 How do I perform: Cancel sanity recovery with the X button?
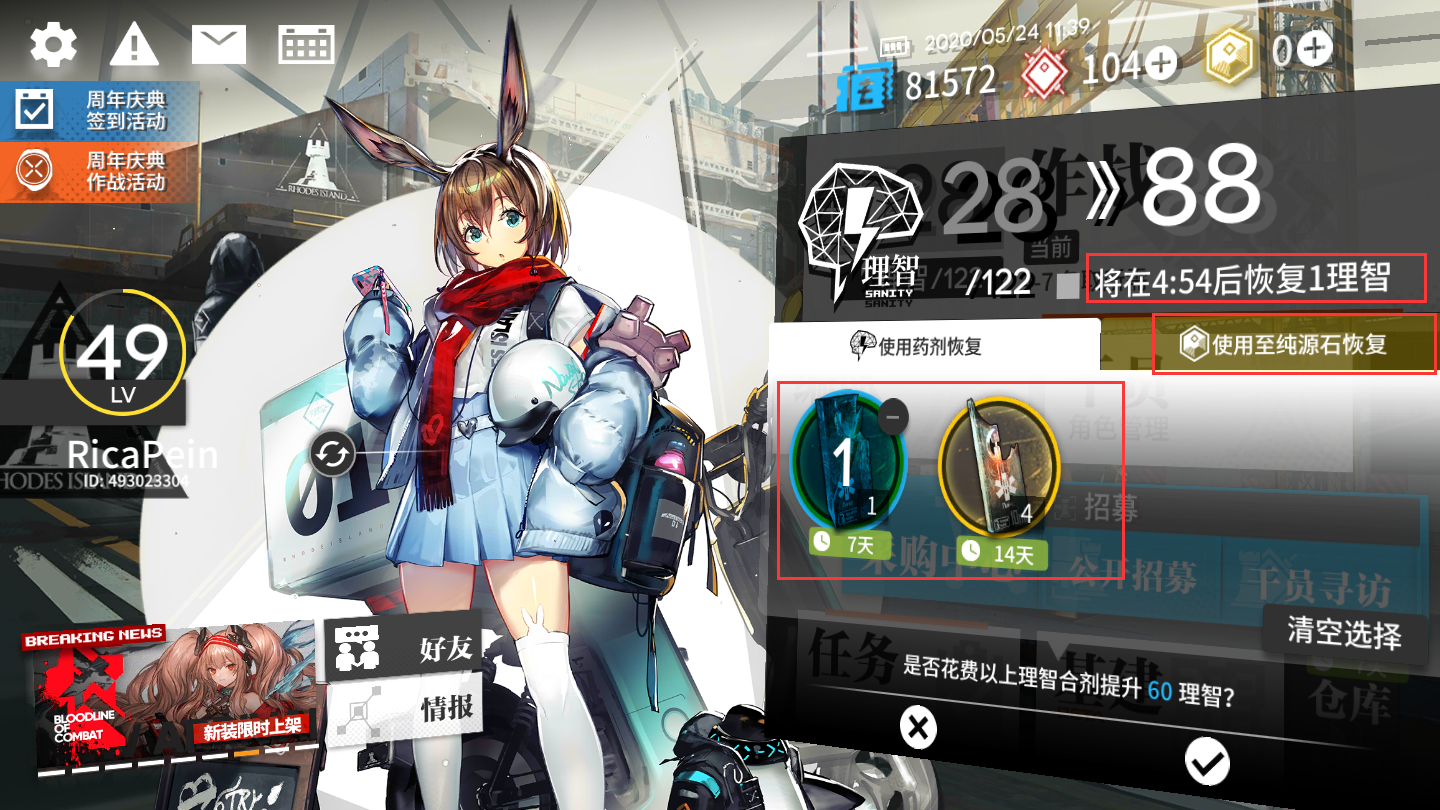pyautogui.click(x=918, y=727)
